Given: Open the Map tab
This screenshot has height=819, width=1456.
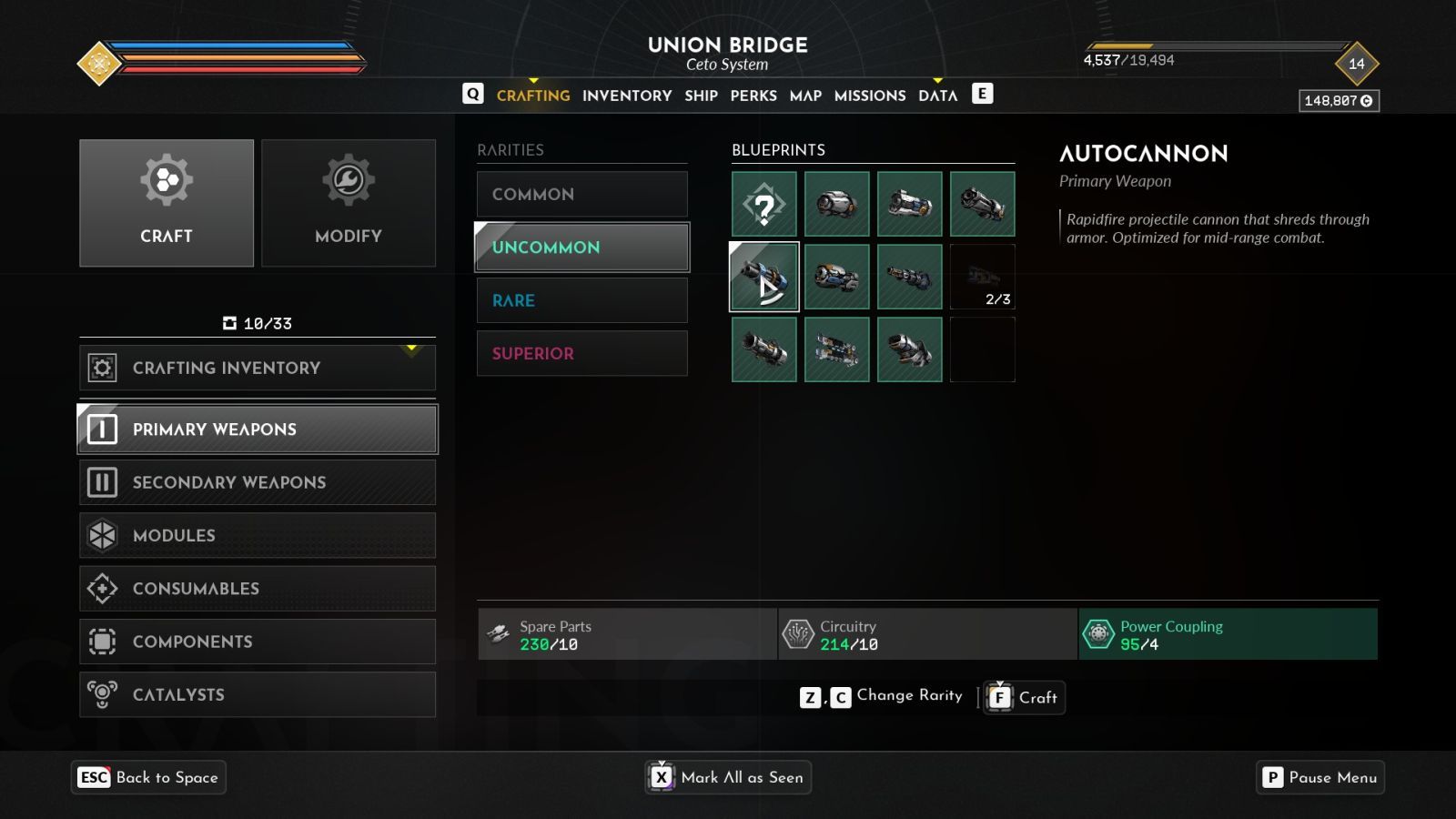Looking at the screenshot, I should [x=805, y=96].
